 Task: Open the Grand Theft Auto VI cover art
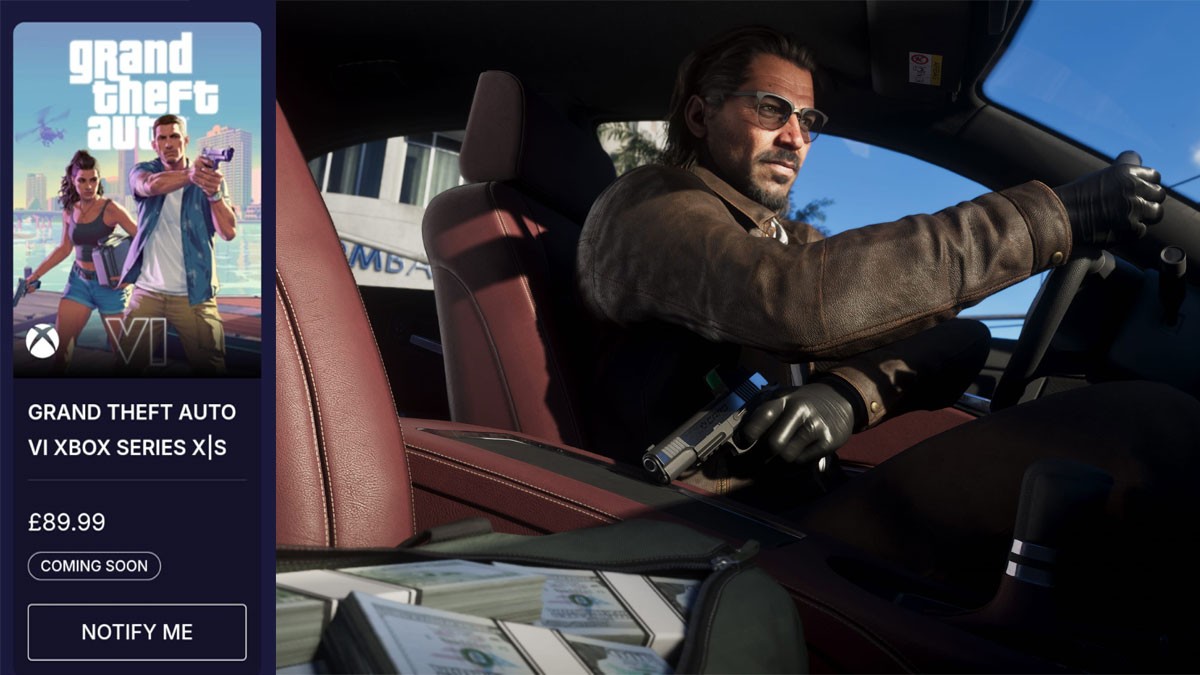(137, 200)
